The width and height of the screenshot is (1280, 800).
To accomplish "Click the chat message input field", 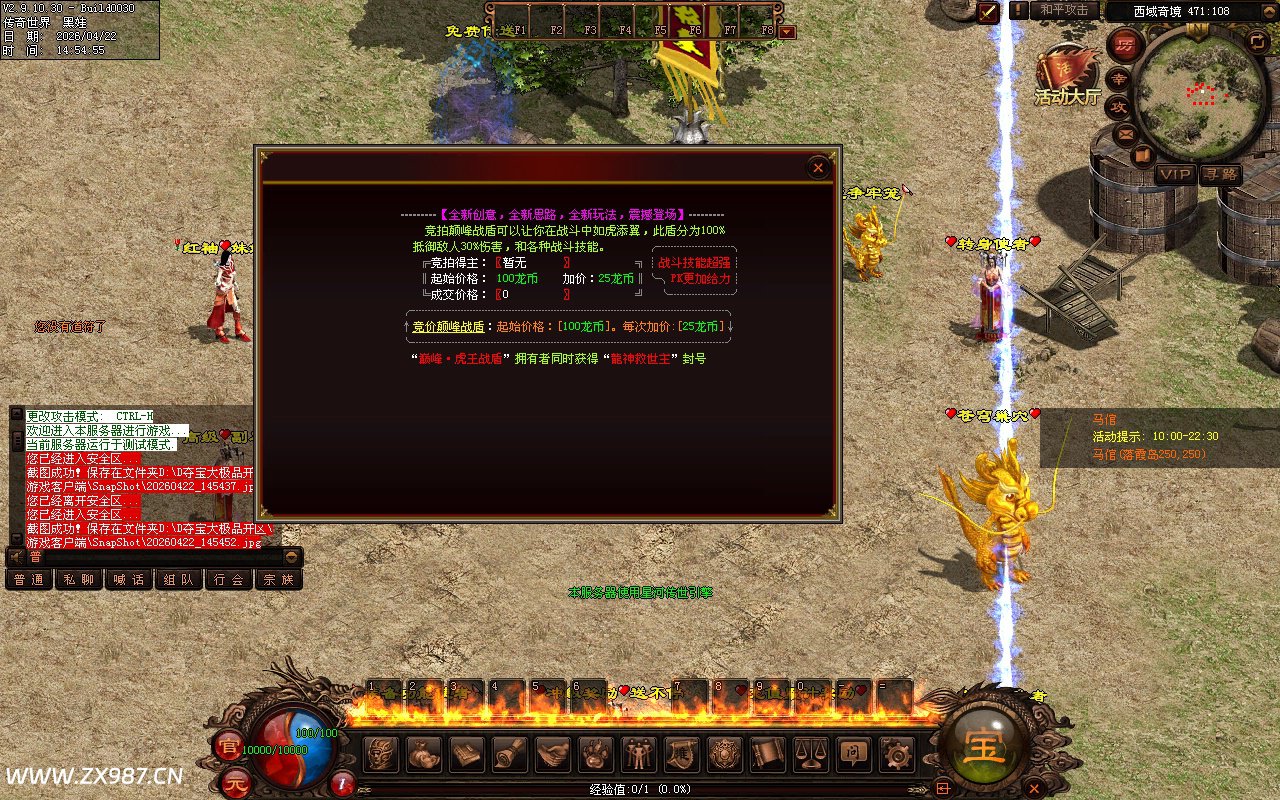I will point(150,557).
